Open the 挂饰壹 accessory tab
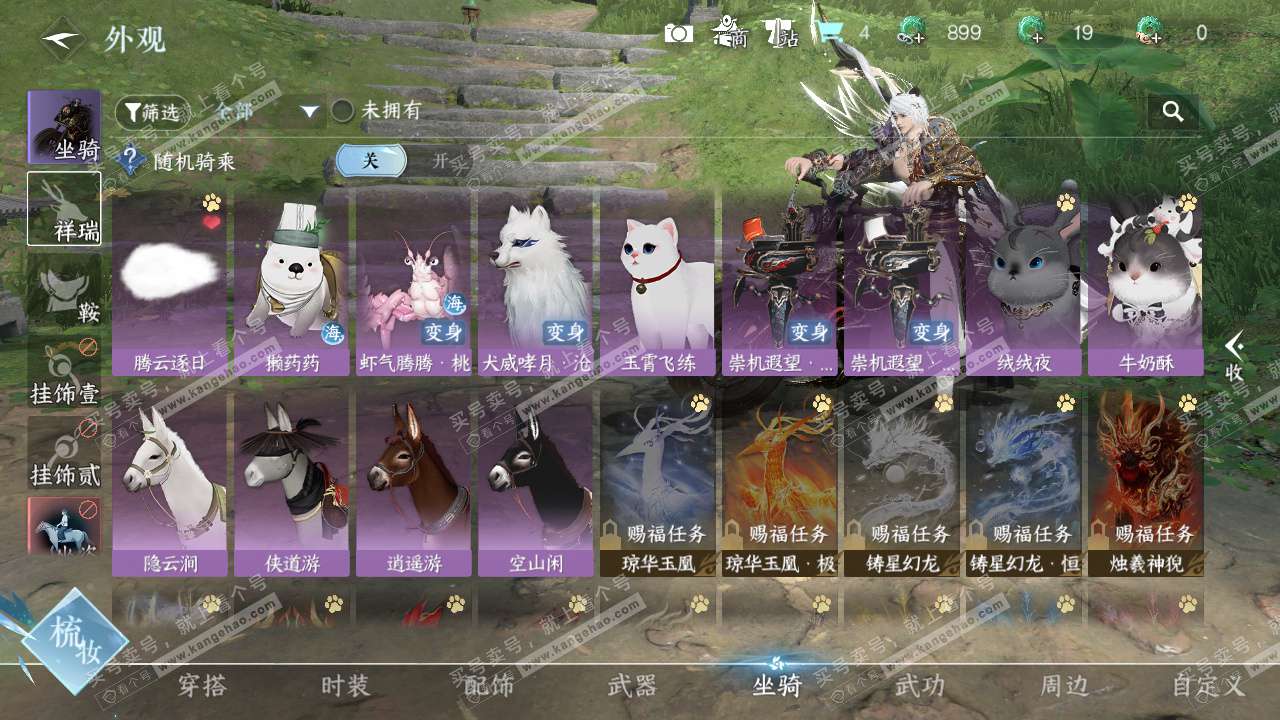The image size is (1280, 720). click(64, 372)
